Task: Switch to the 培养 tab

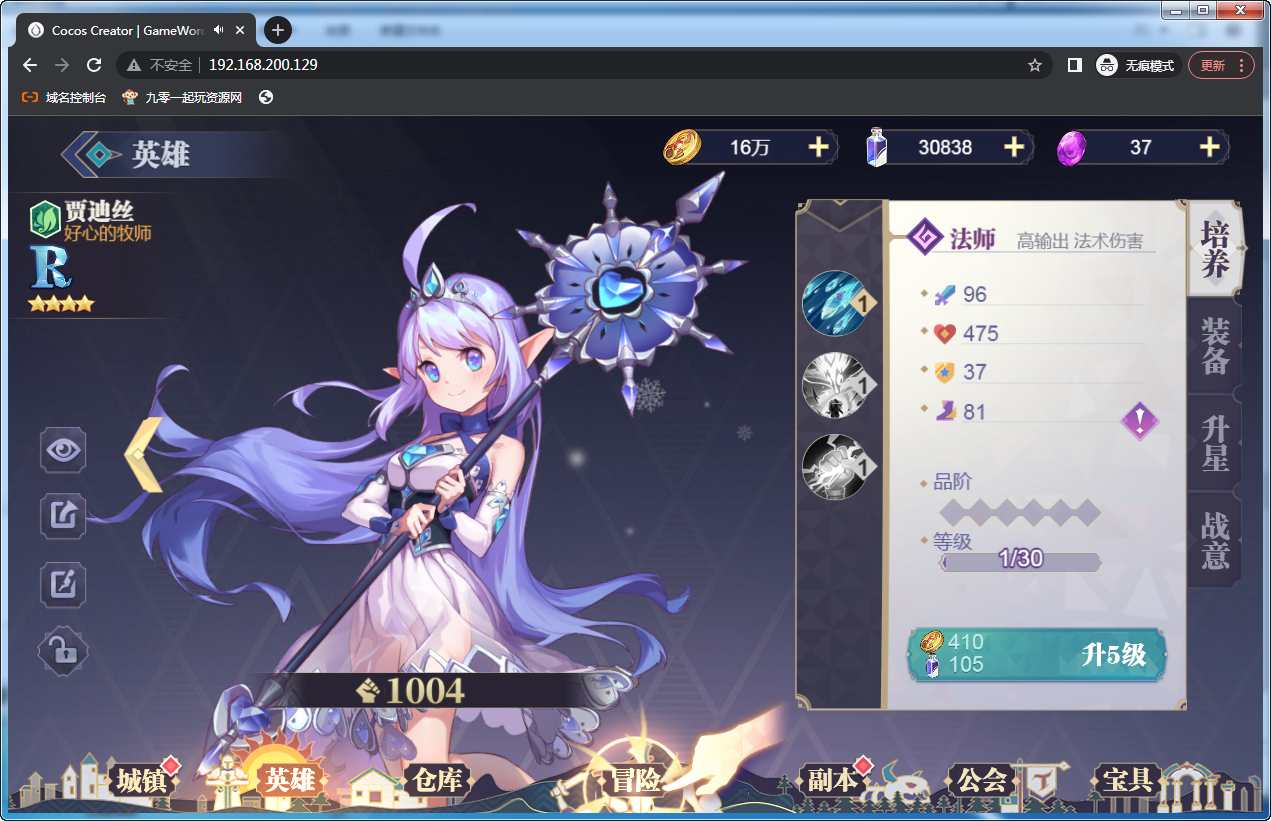Action: [x=1215, y=249]
